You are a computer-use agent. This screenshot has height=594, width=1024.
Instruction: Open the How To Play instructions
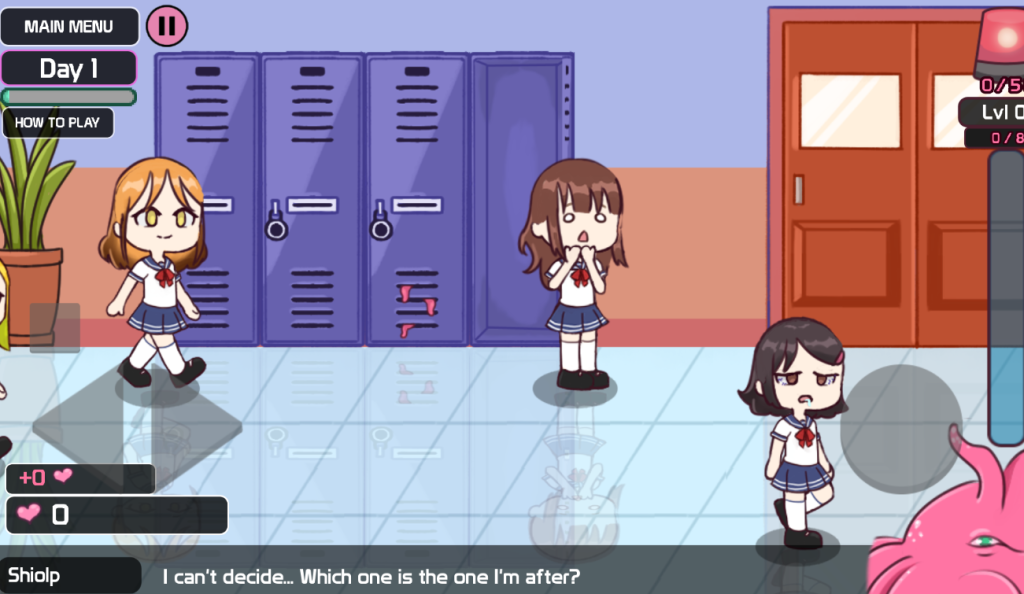58,123
